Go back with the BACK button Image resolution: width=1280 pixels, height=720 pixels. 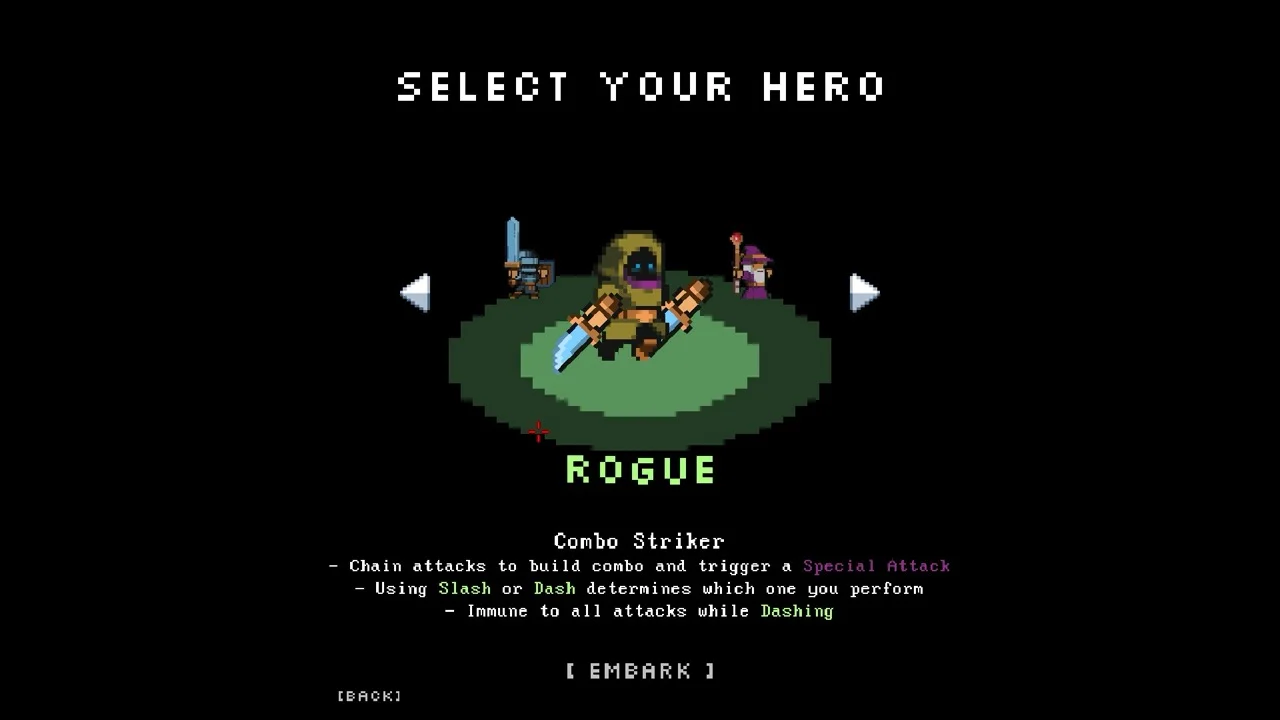(369, 696)
